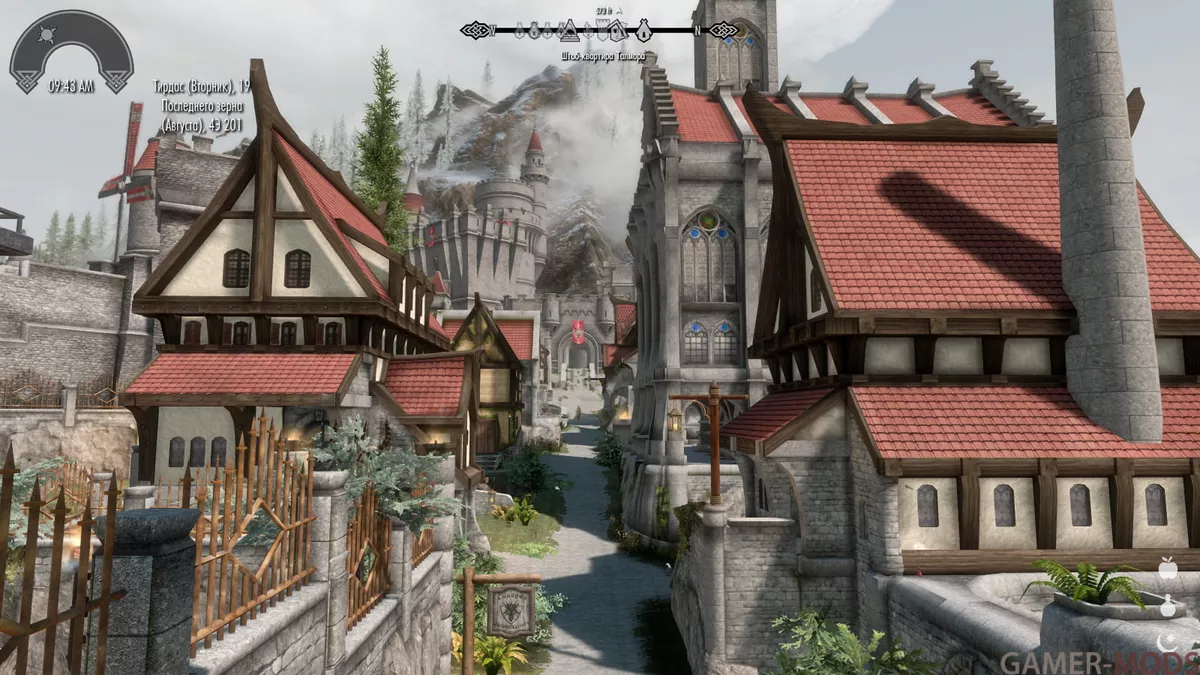Click the compass bar's right knot endcap
This screenshot has height=675, width=1200.
pyautogui.click(x=723, y=30)
